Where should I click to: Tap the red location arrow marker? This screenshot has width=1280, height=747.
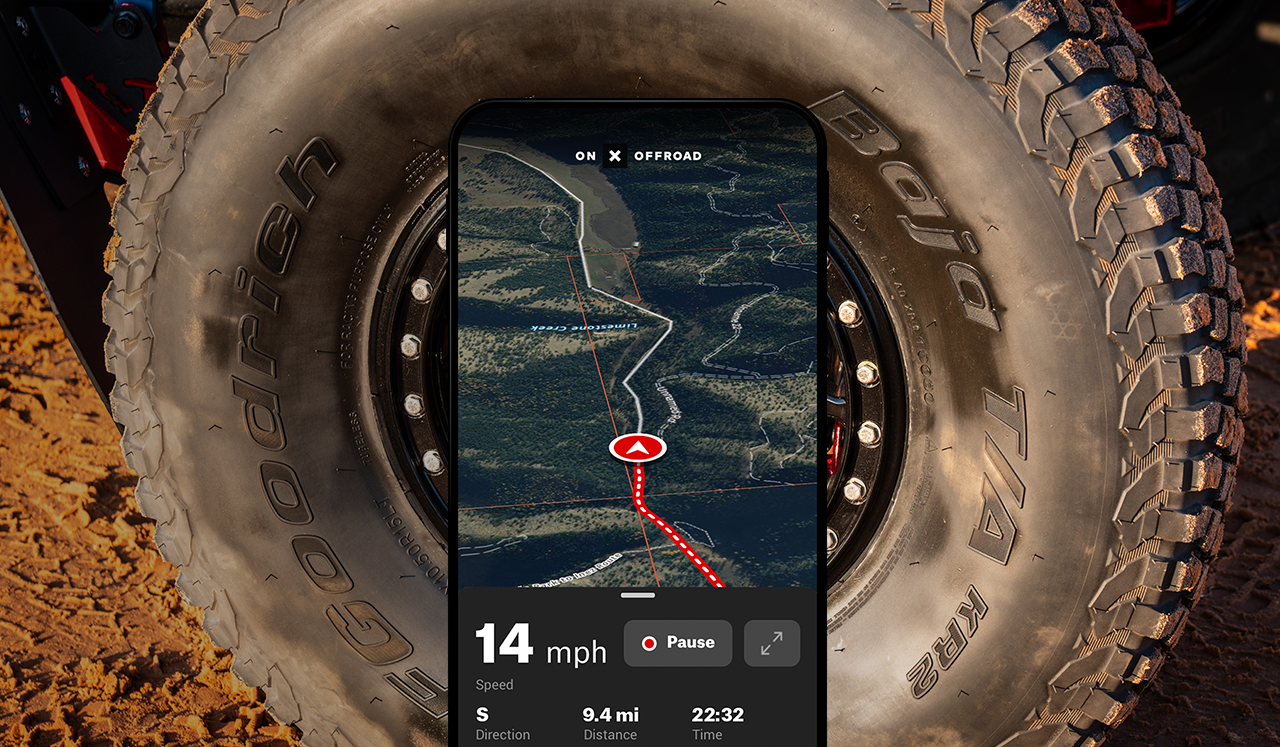pyautogui.click(x=638, y=448)
